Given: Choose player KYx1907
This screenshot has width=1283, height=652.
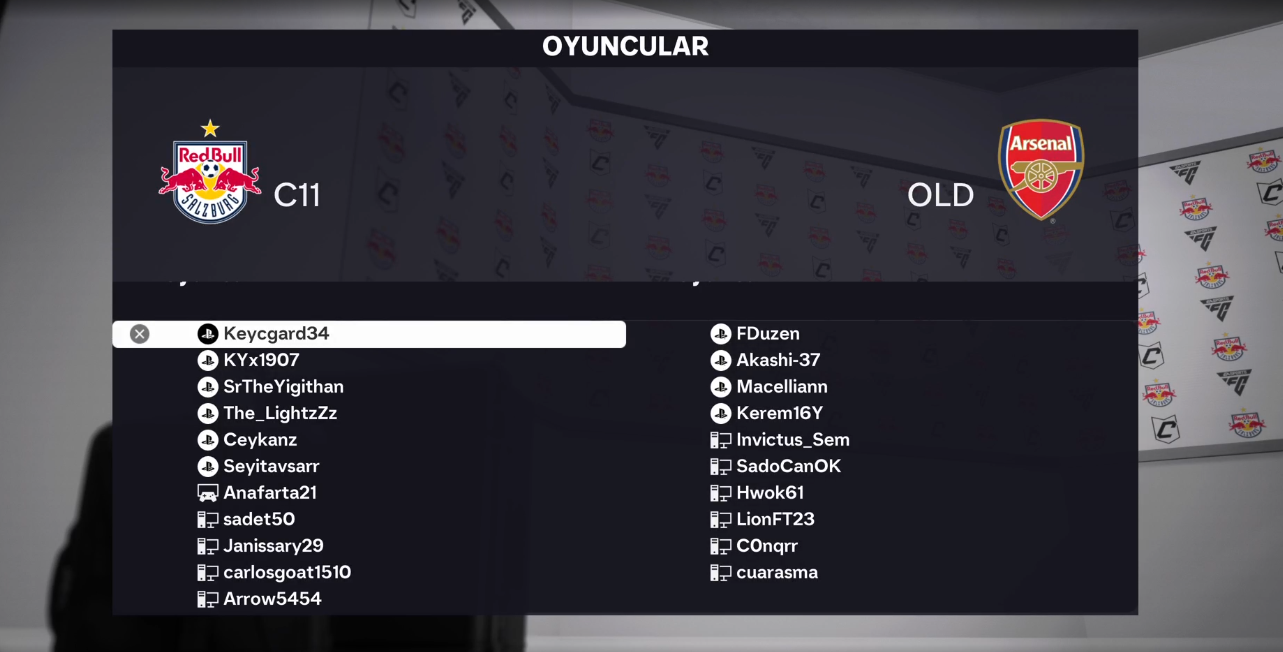Looking at the screenshot, I should click(261, 360).
